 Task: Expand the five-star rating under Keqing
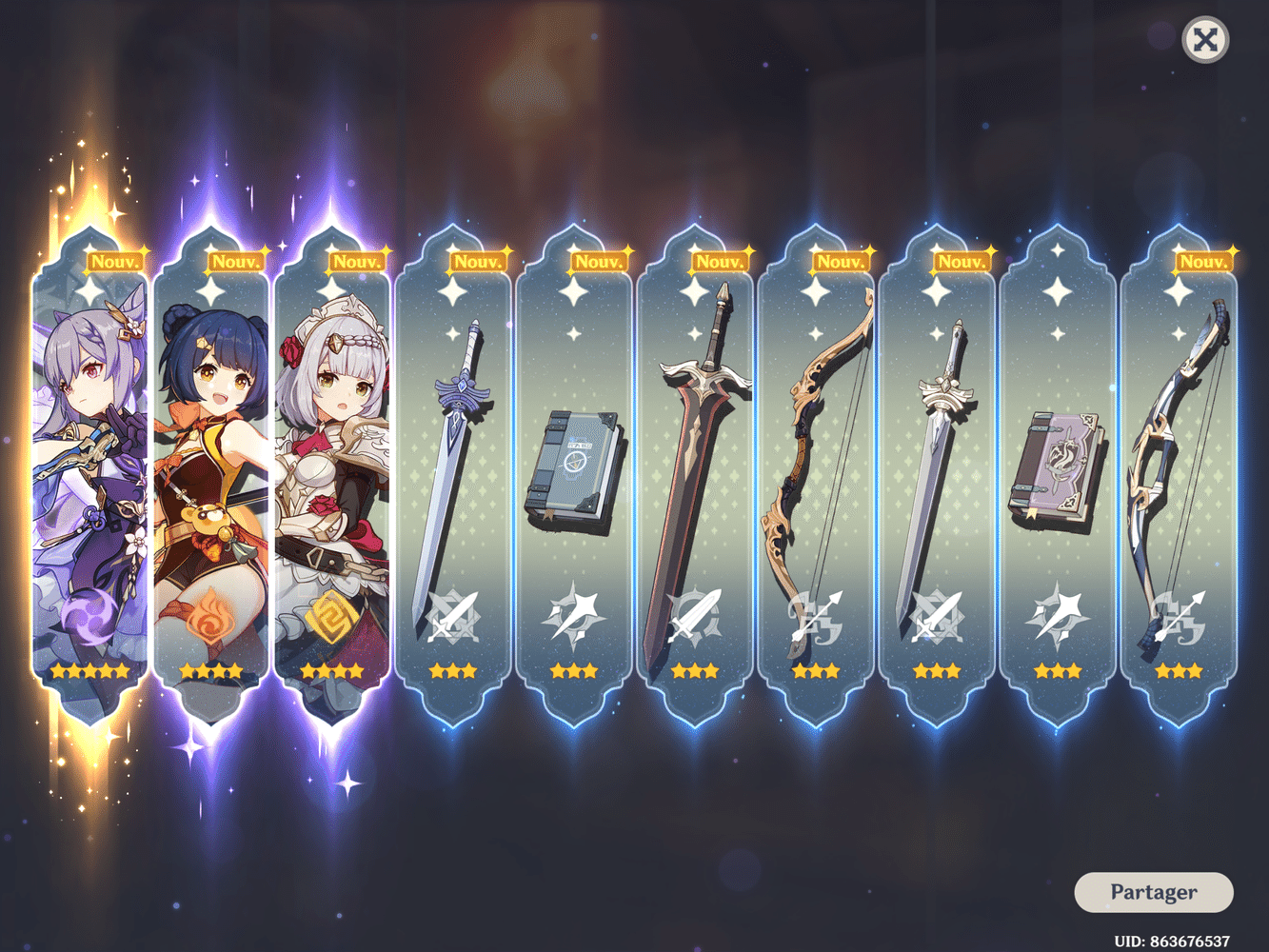[90, 671]
